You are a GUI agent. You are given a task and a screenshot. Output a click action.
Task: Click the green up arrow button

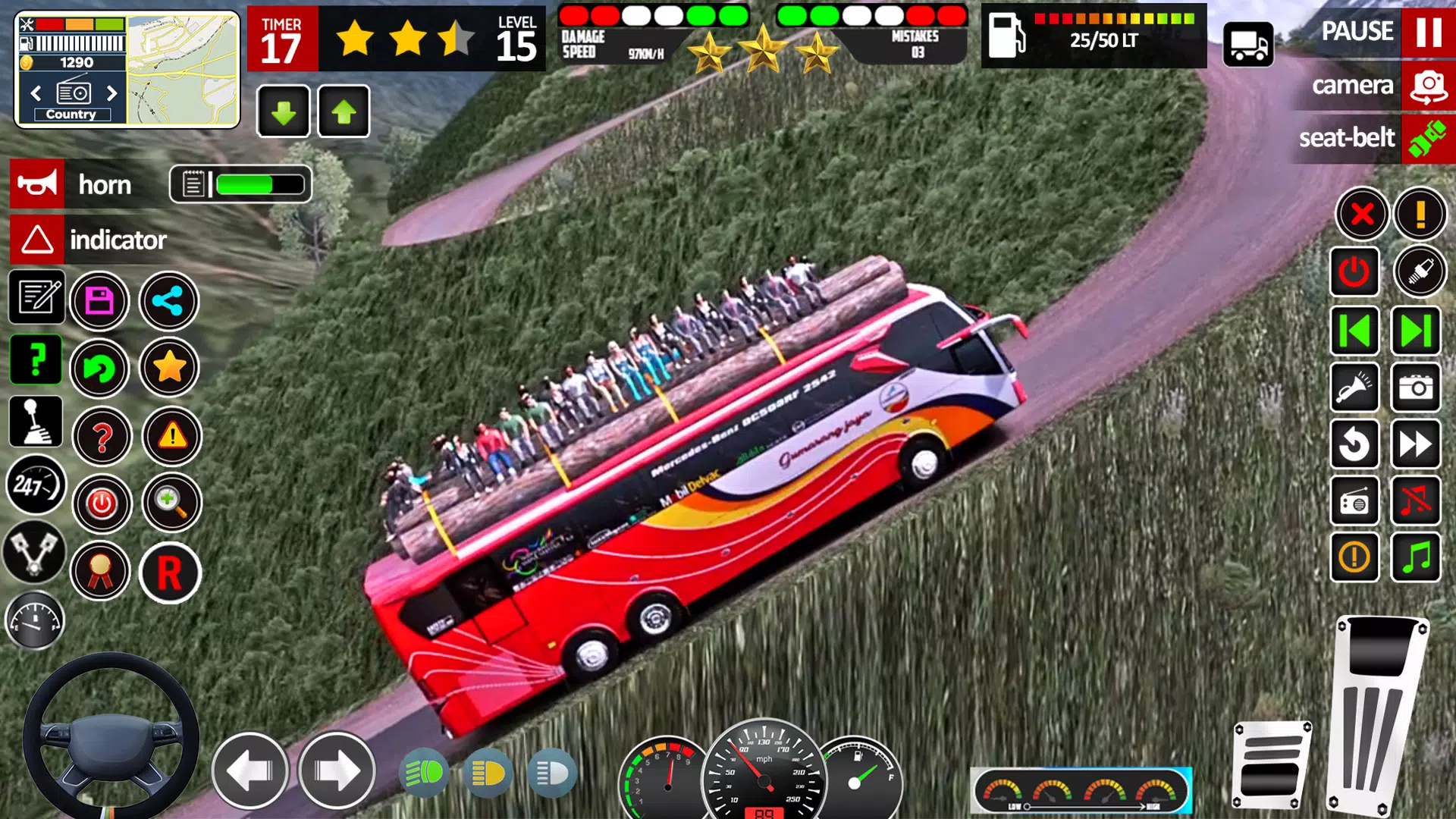[344, 112]
